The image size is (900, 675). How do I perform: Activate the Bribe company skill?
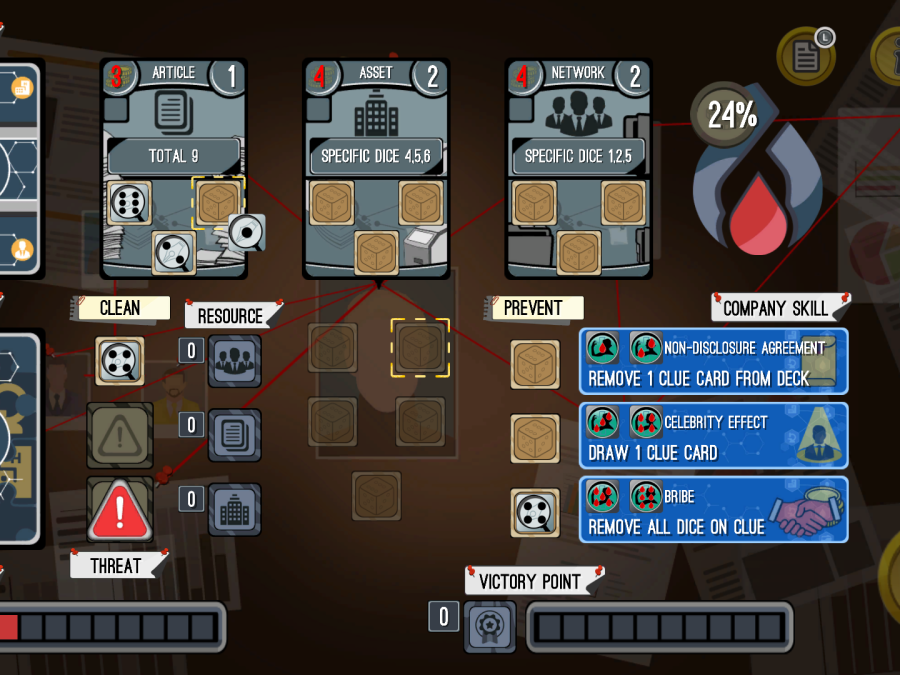click(x=713, y=511)
